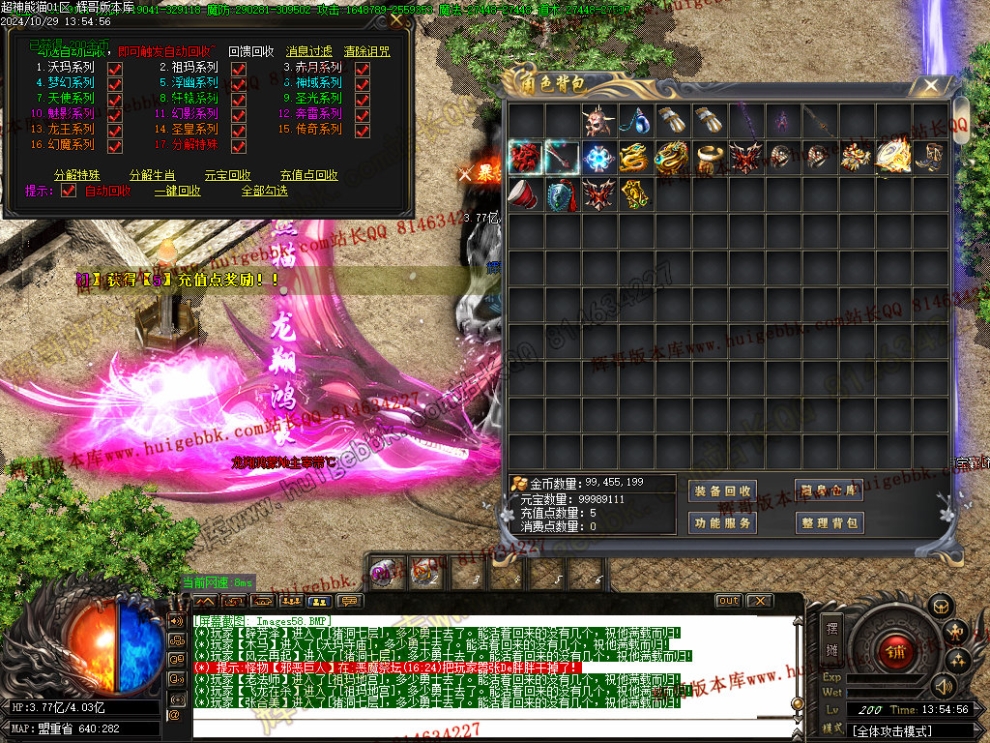This screenshot has width=990, height=743.
Task: Click the 消息过滤 message filter link
Action: (309, 51)
